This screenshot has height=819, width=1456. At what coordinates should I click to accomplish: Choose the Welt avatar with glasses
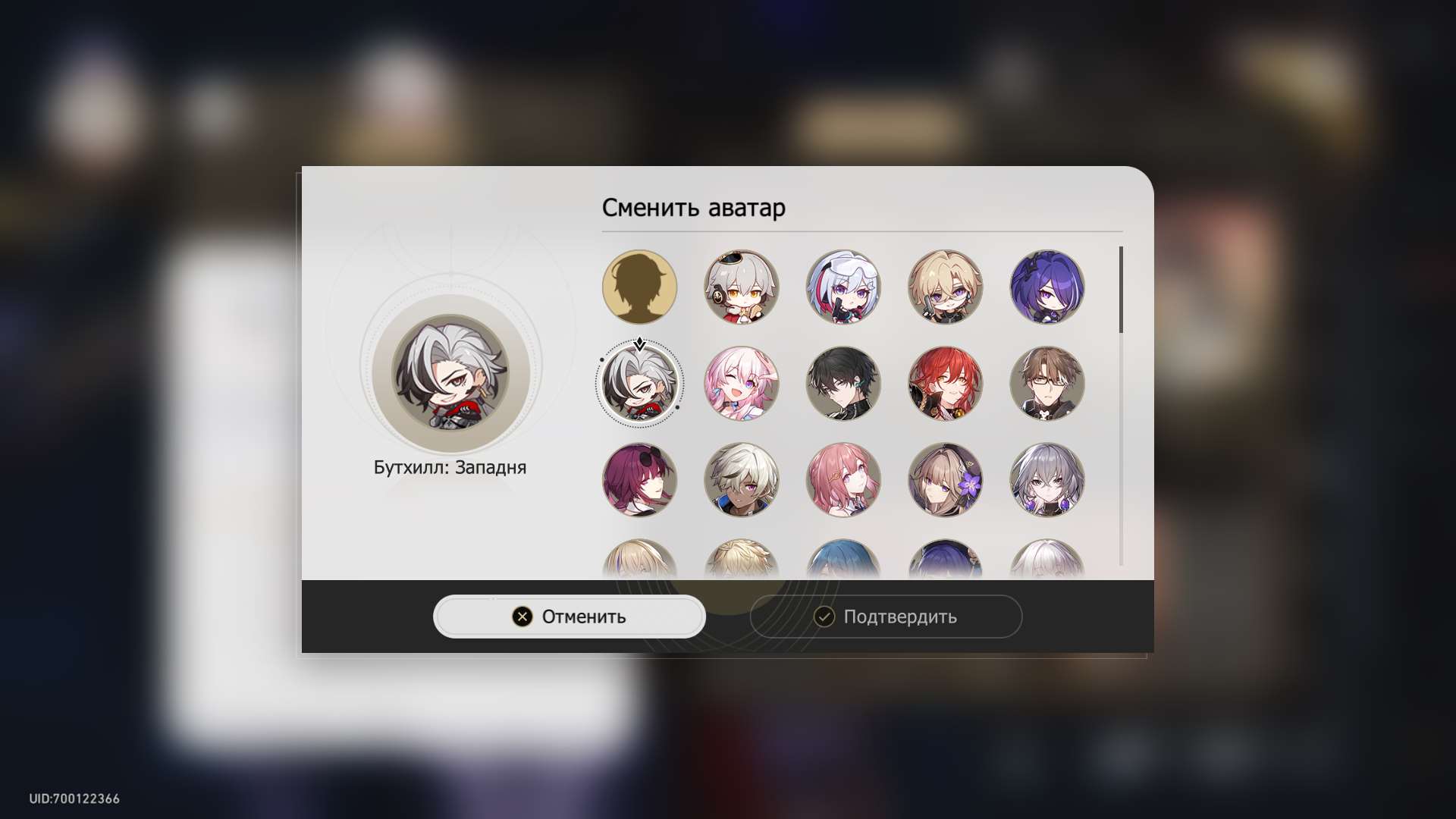1047,384
